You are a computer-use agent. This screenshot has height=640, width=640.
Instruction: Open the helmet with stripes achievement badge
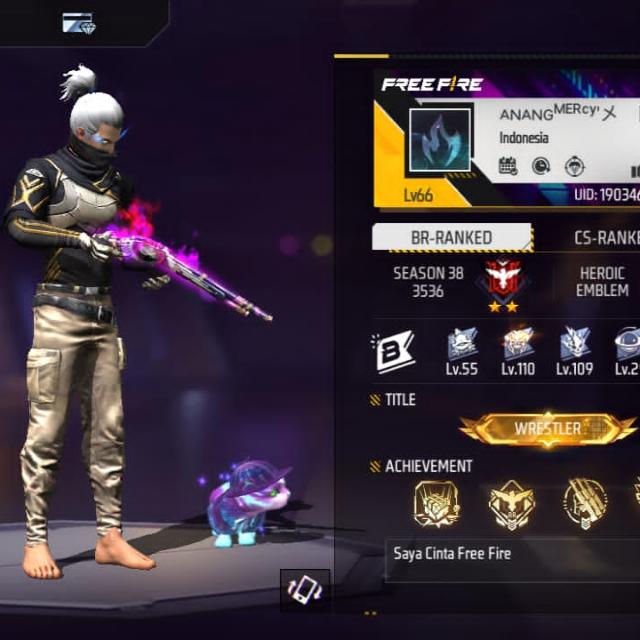[585, 503]
